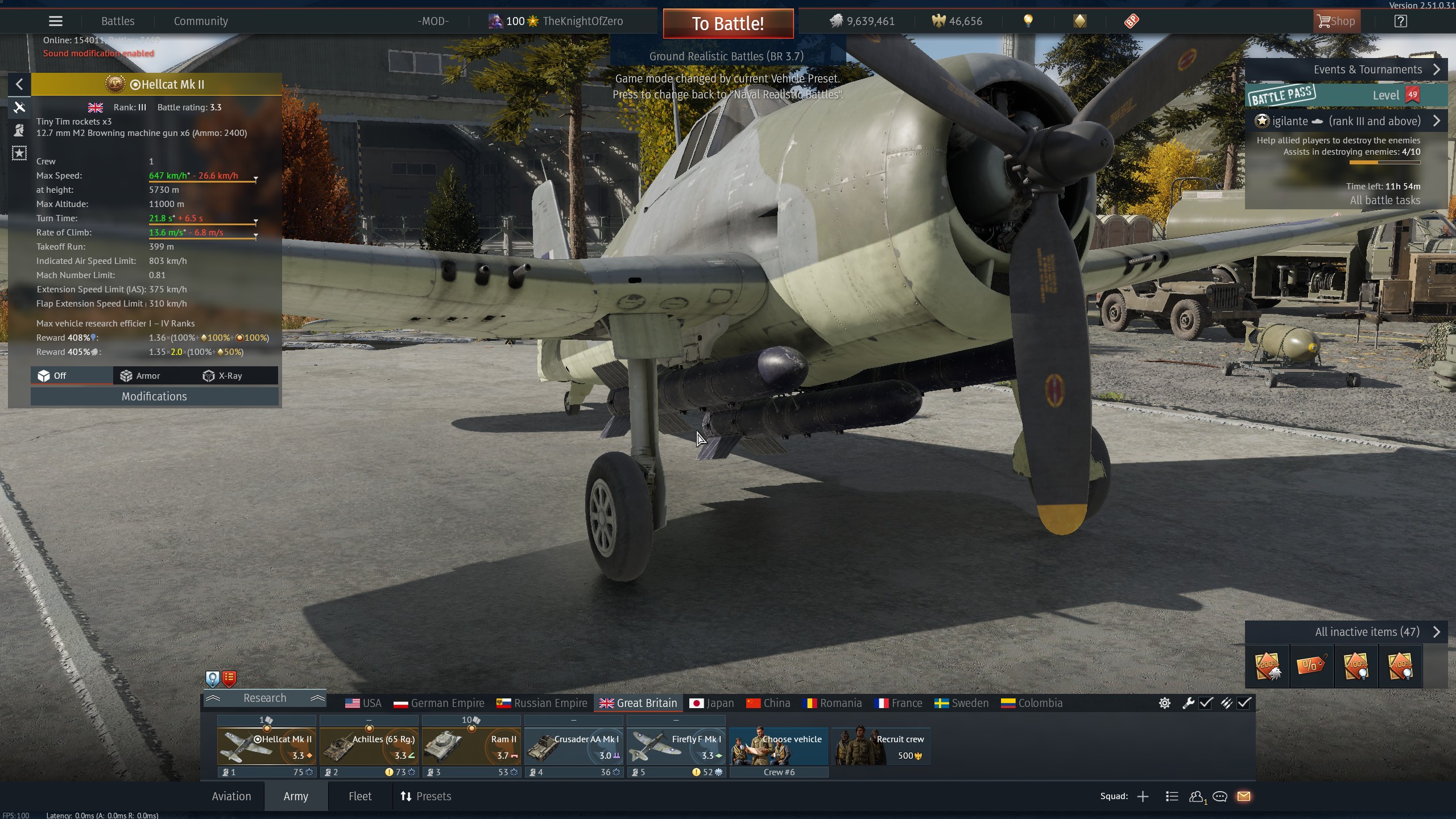
Task: Open Events & Tournaments
Action: [1376, 70]
